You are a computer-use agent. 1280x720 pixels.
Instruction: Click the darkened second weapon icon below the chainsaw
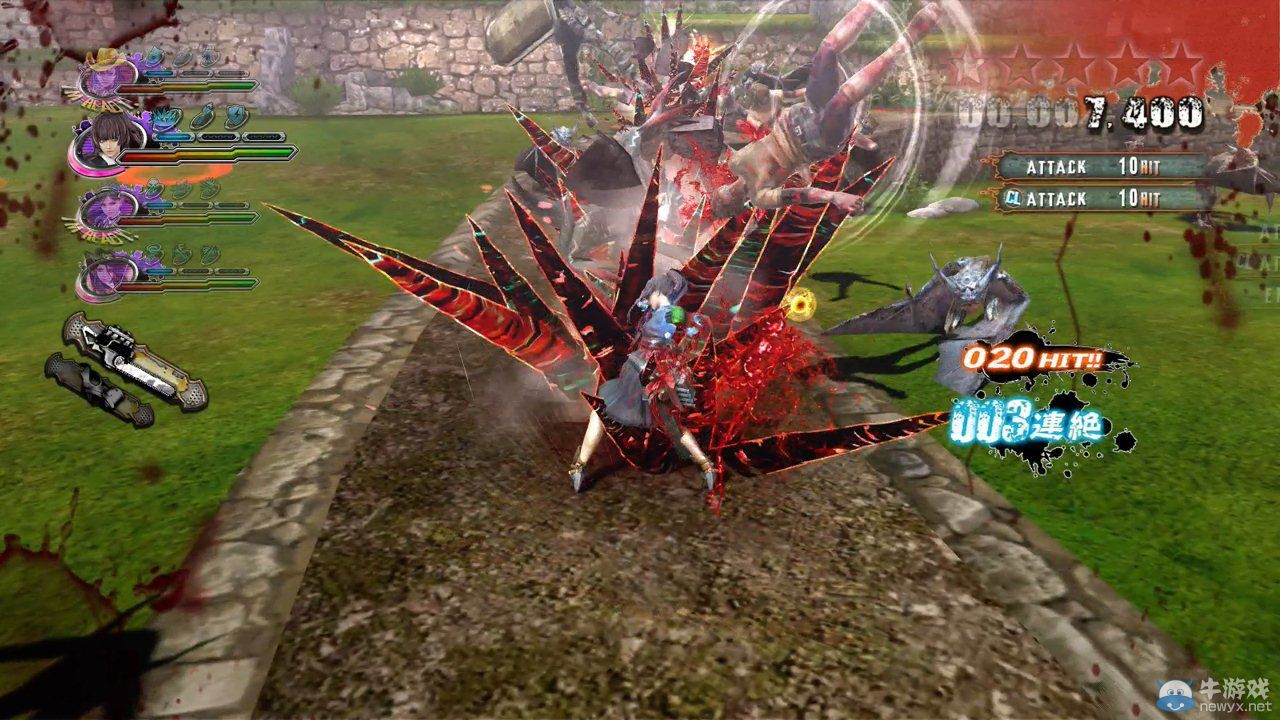click(x=95, y=390)
